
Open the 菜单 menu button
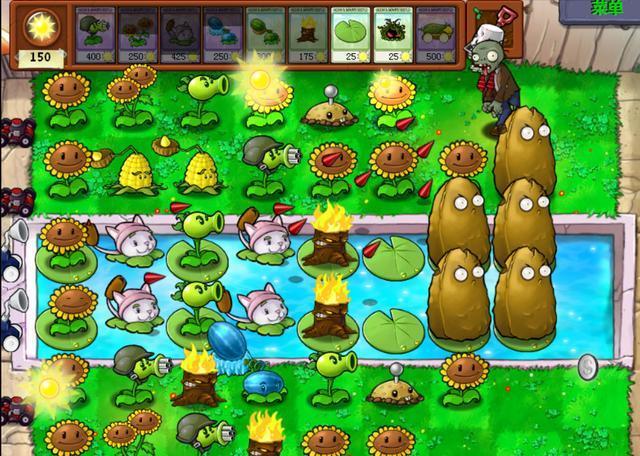pos(598,10)
